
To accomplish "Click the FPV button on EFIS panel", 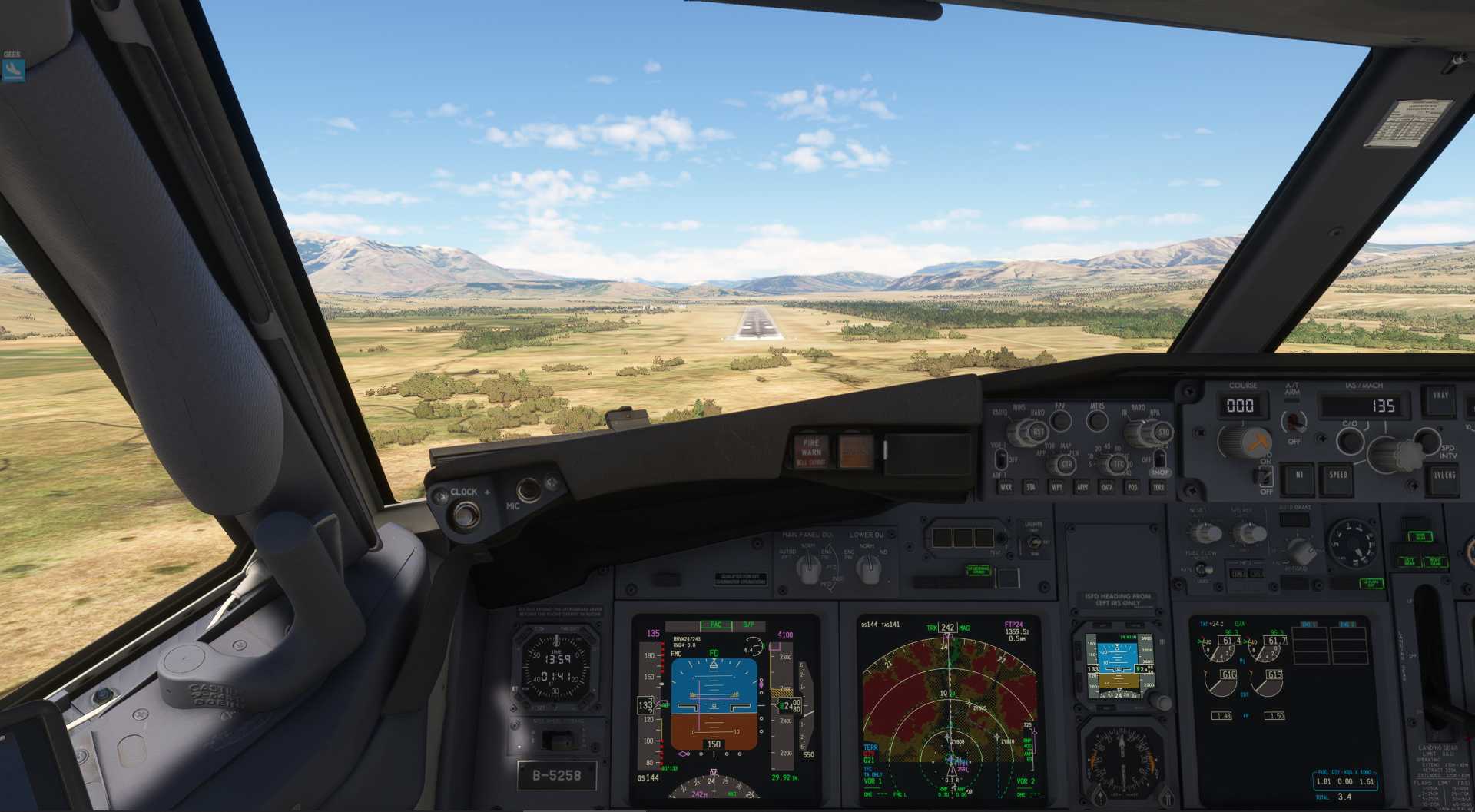I will [x=1061, y=420].
